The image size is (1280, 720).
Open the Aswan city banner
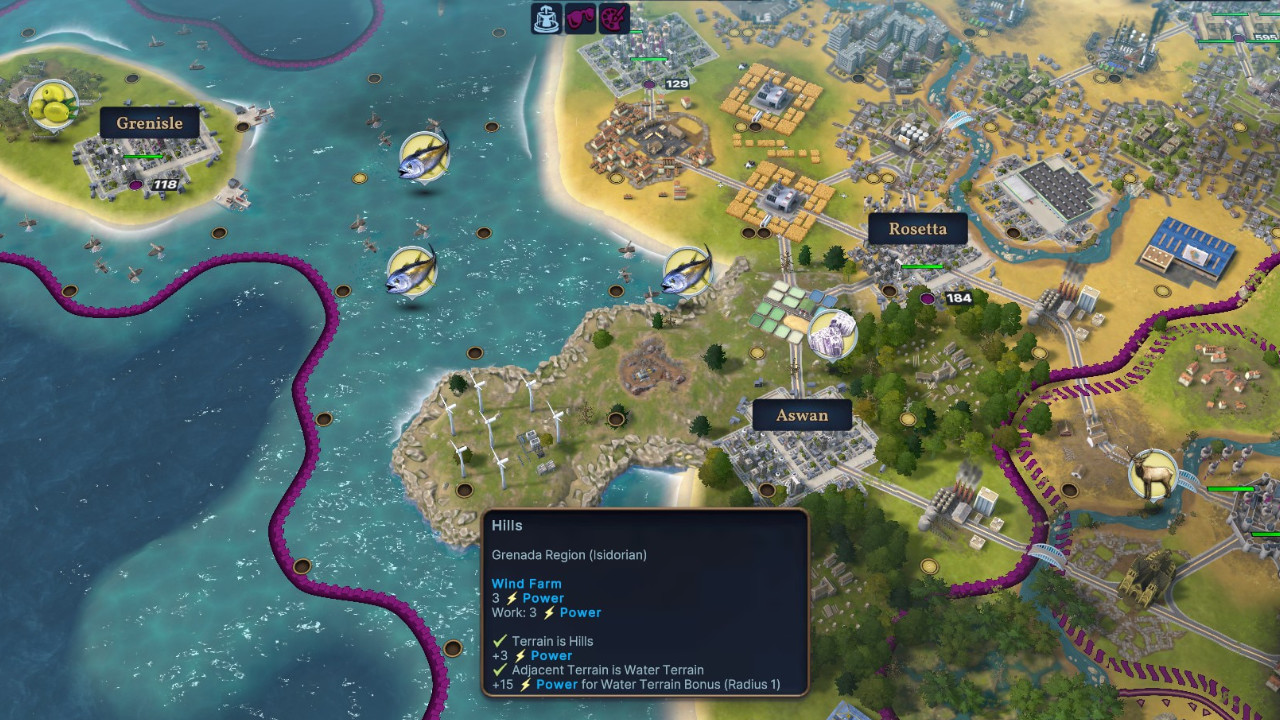801,415
